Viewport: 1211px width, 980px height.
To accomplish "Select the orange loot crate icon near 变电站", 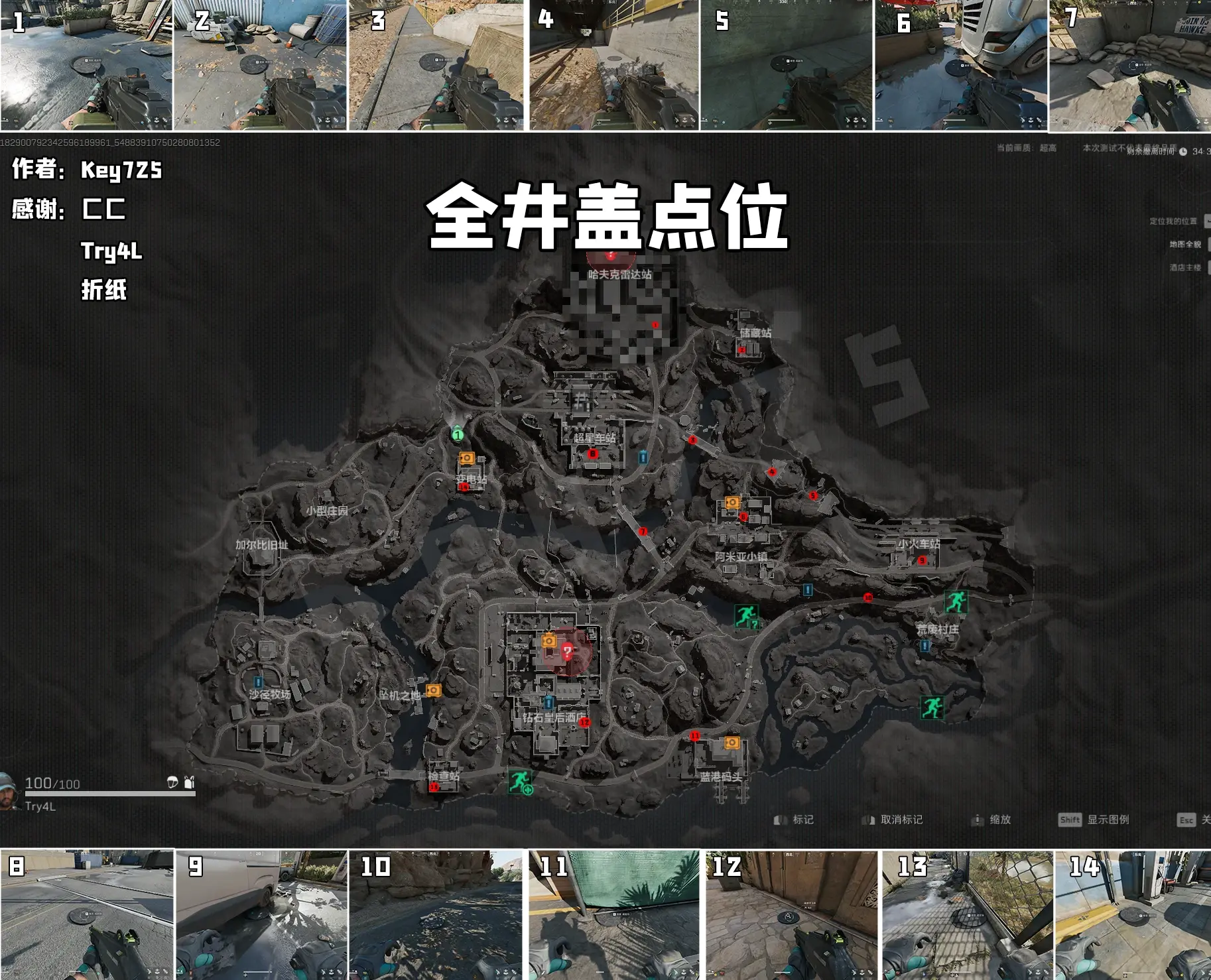I will (x=467, y=458).
